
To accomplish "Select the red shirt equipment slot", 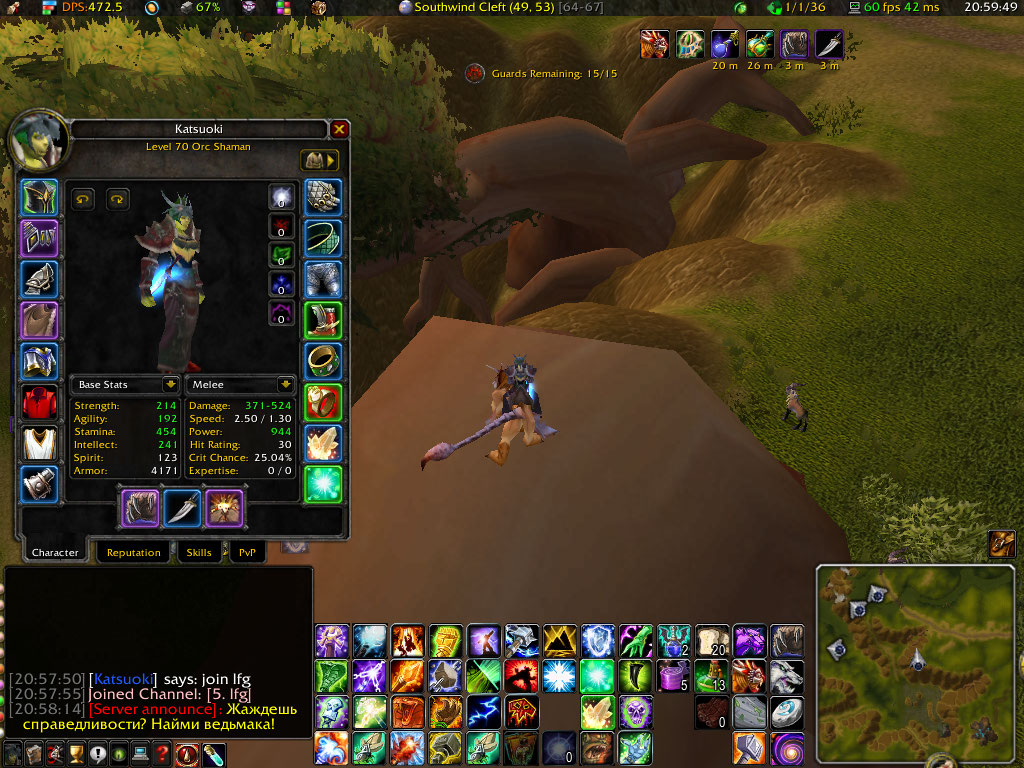I will click(40, 402).
